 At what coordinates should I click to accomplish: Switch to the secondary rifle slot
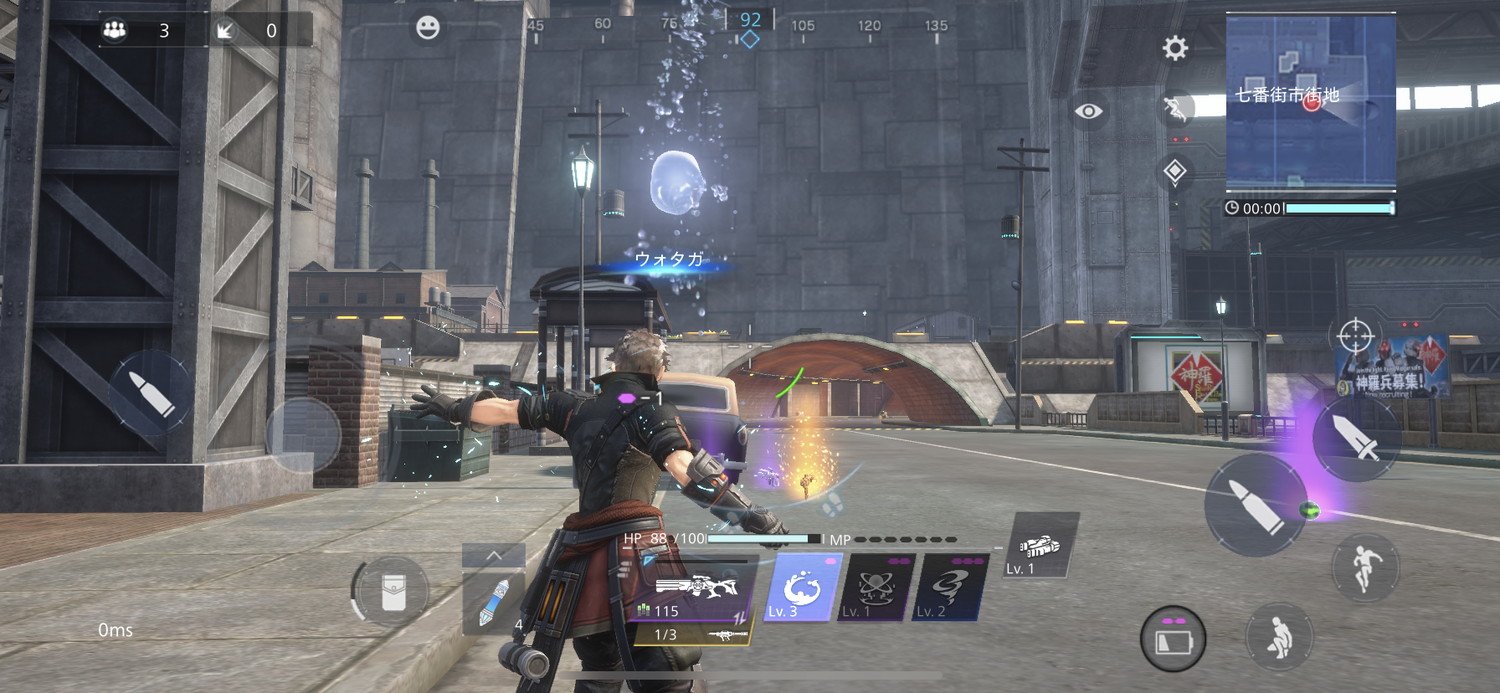[694, 634]
